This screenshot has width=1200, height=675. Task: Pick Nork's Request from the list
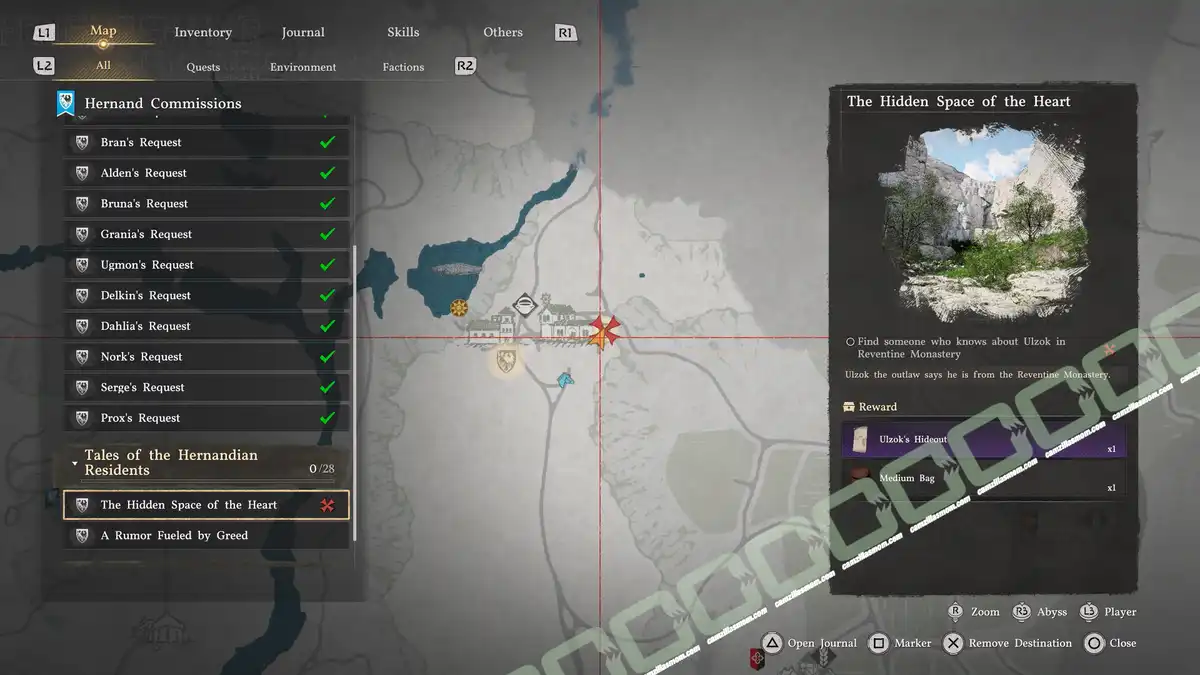tap(207, 357)
